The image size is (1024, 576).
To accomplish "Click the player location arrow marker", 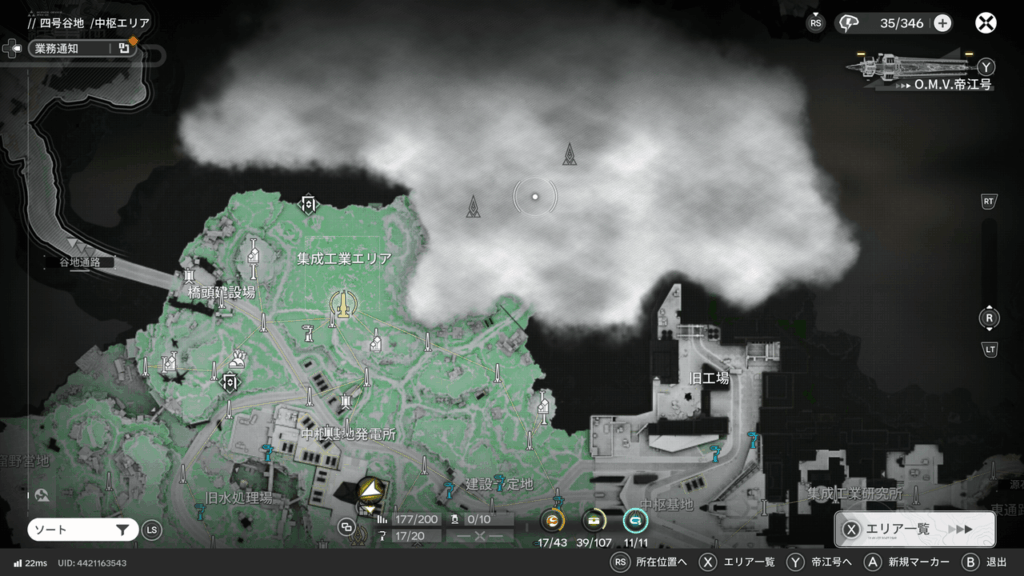I will (371, 489).
